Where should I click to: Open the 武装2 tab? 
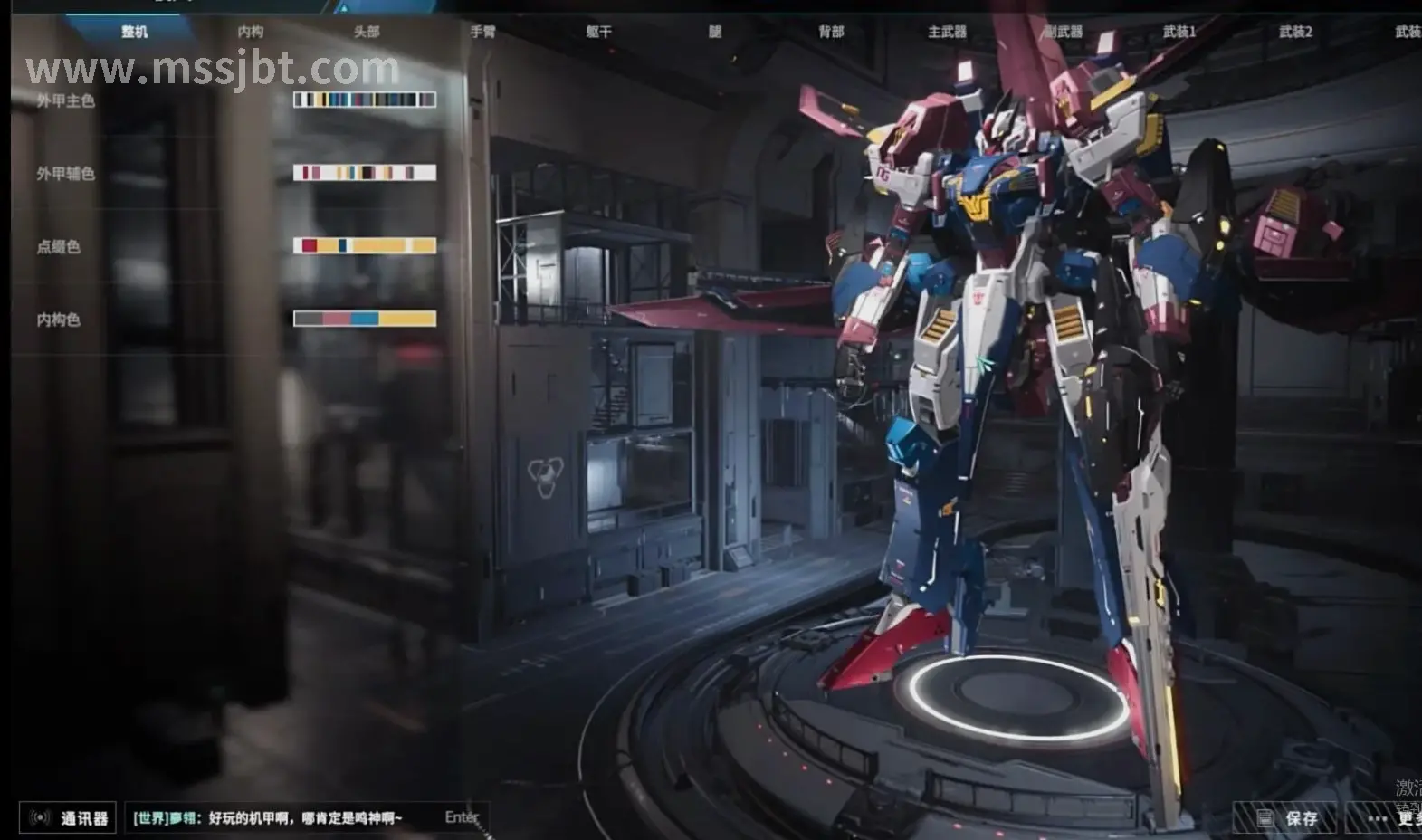(x=1295, y=32)
